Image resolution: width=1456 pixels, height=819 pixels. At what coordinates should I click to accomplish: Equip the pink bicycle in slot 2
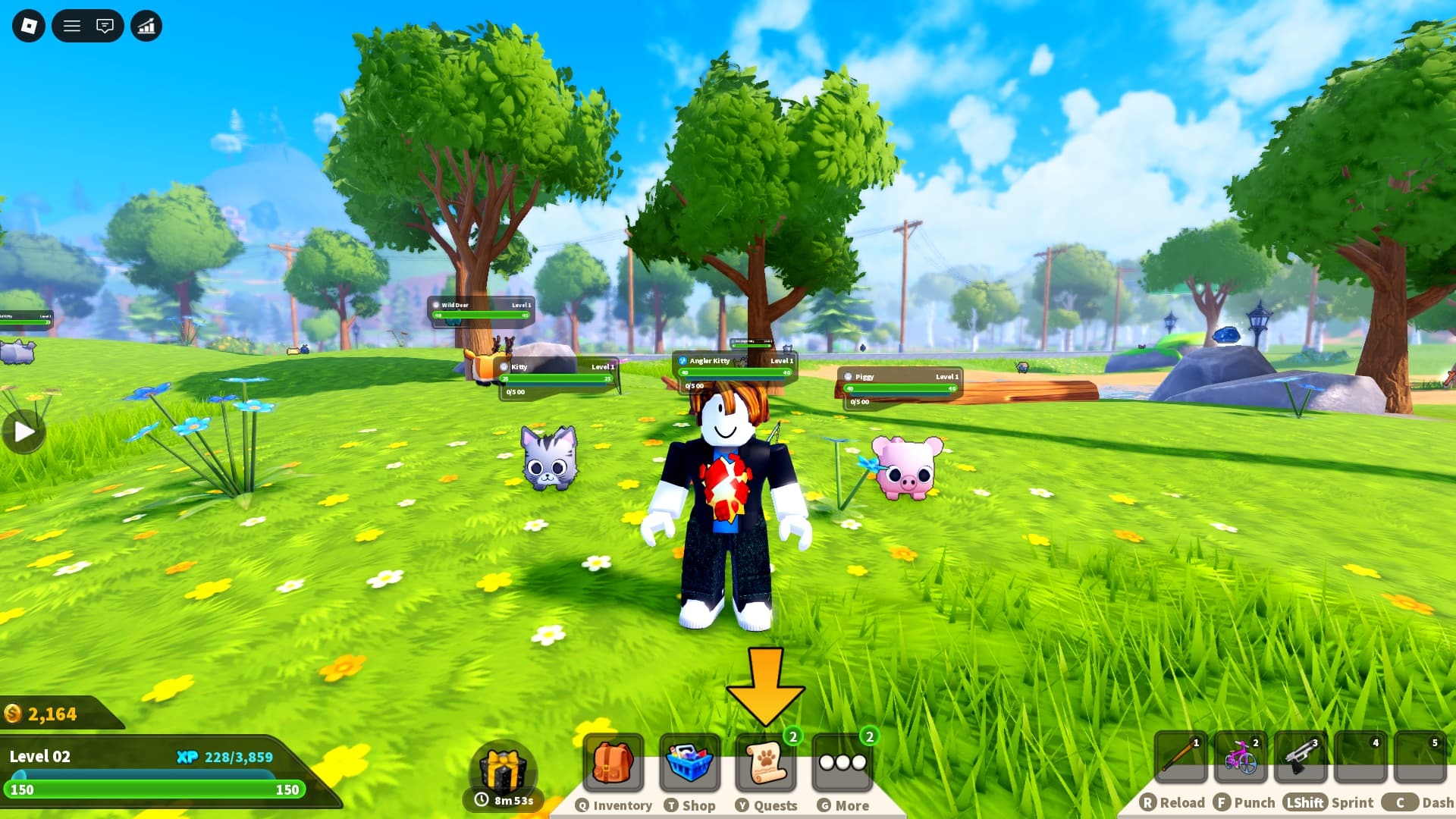[1241, 757]
